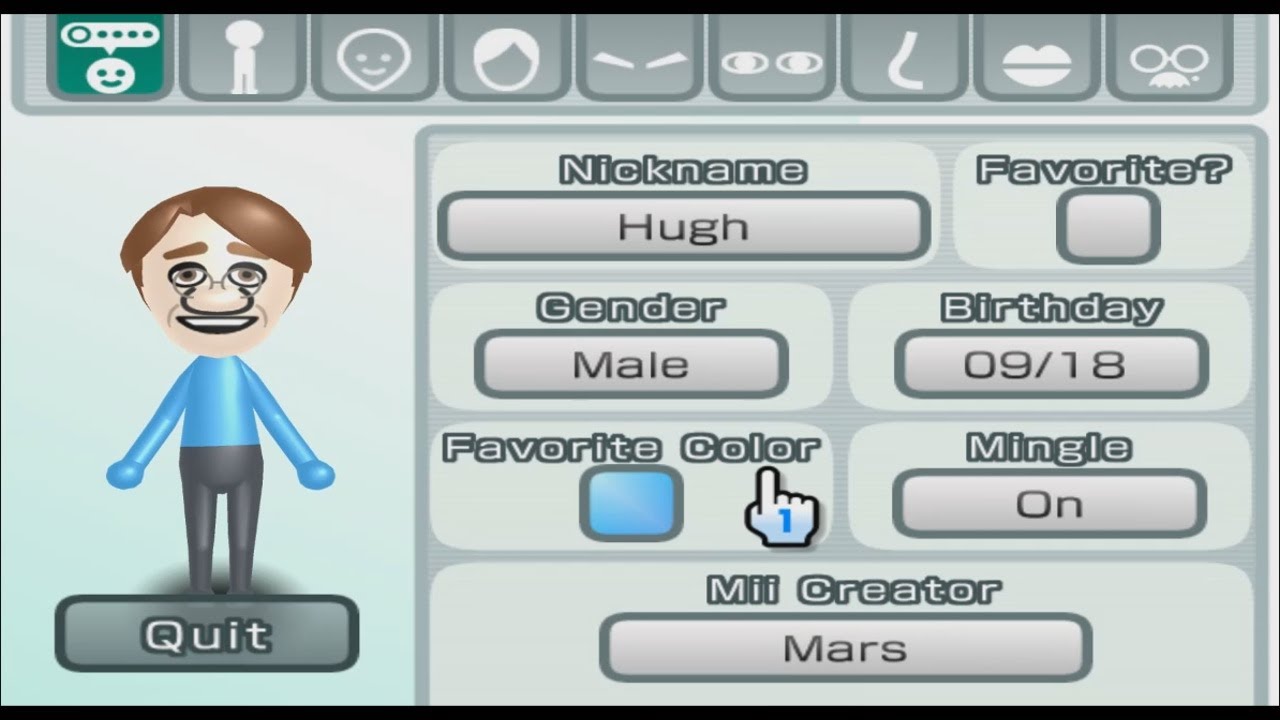
Task: Open the nose editor
Action: pyautogui.click(x=904, y=55)
